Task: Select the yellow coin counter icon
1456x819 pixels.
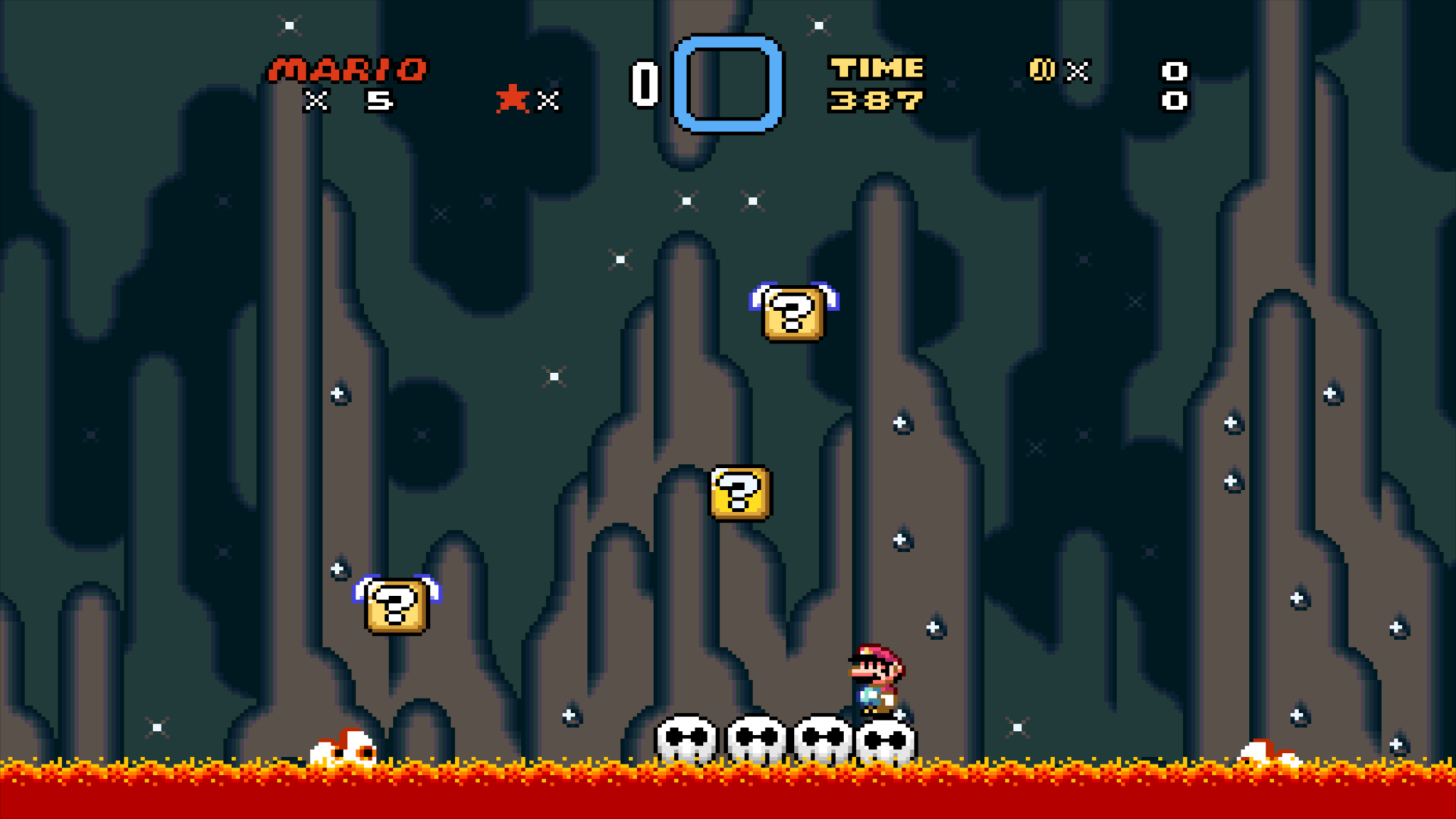Action: (1042, 70)
